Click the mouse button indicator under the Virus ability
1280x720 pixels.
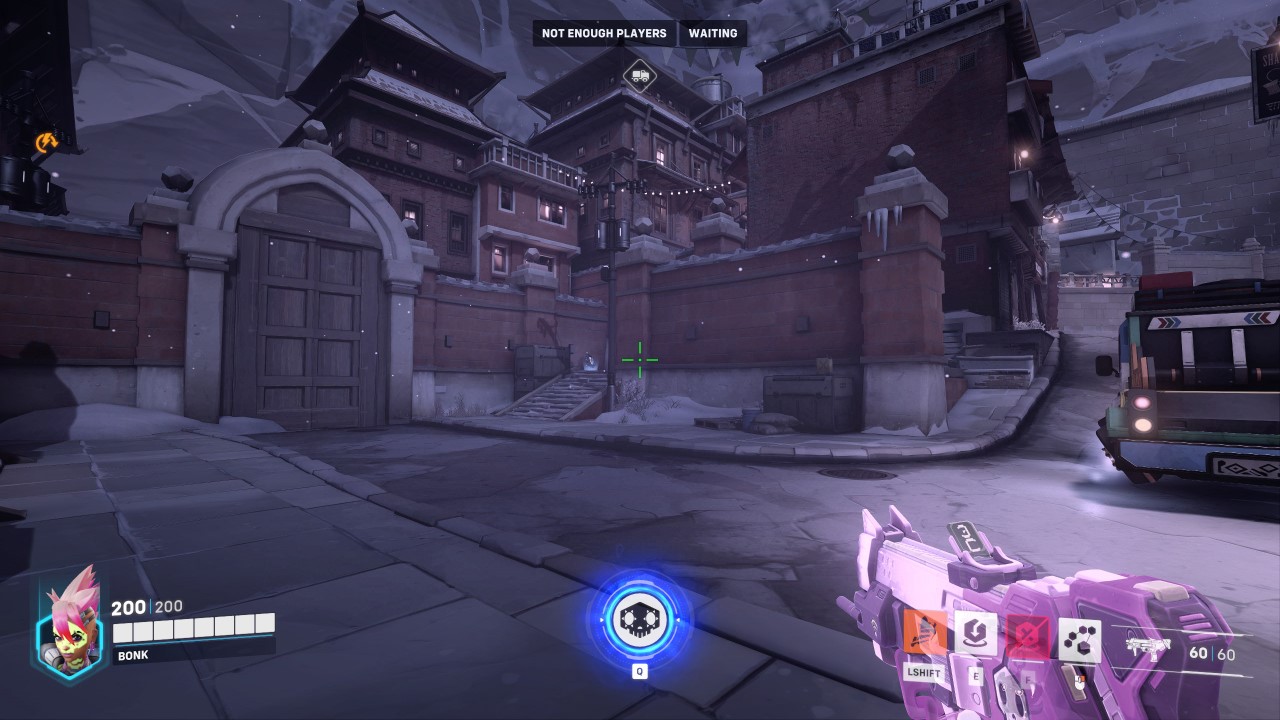pyautogui.click(x=1082, y=680)
